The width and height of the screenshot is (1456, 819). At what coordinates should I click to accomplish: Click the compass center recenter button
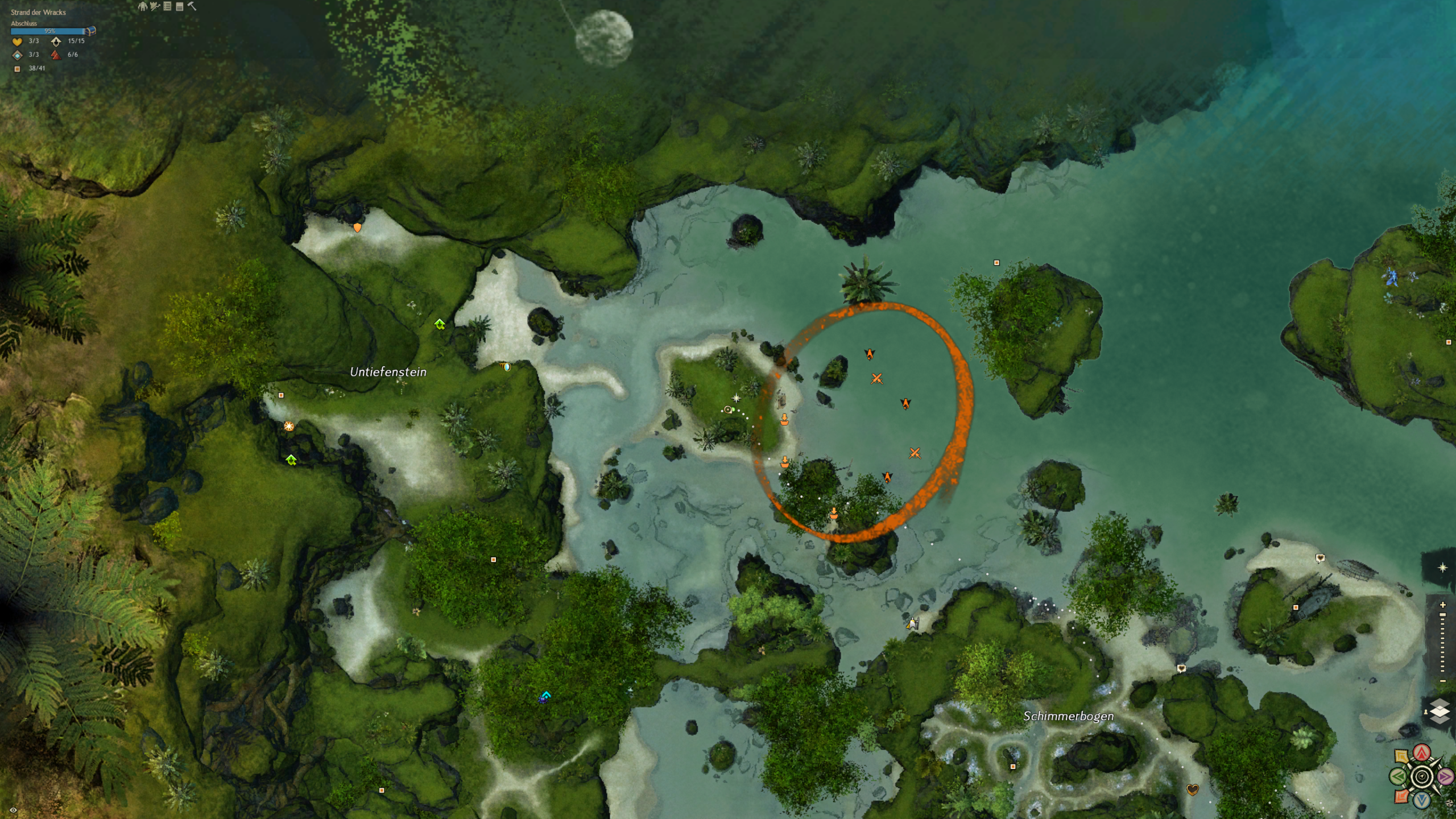(1422, 776)
